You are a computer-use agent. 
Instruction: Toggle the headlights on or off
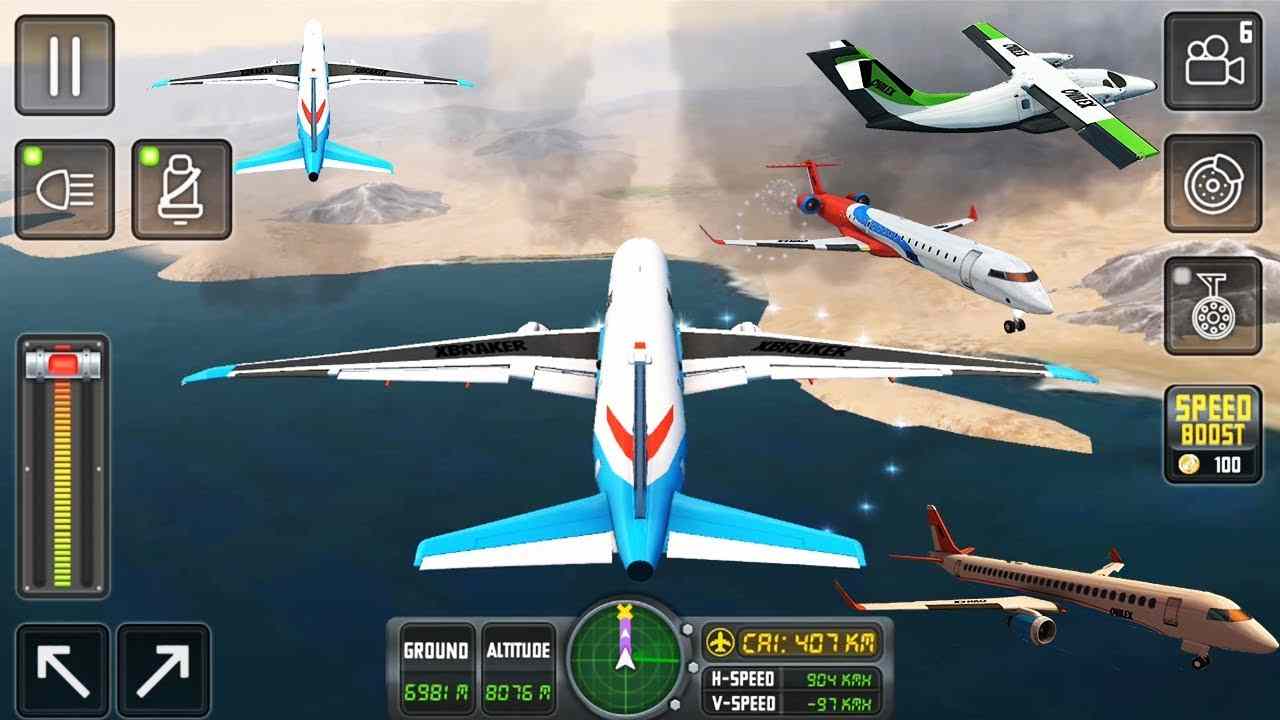click(63, 188)
